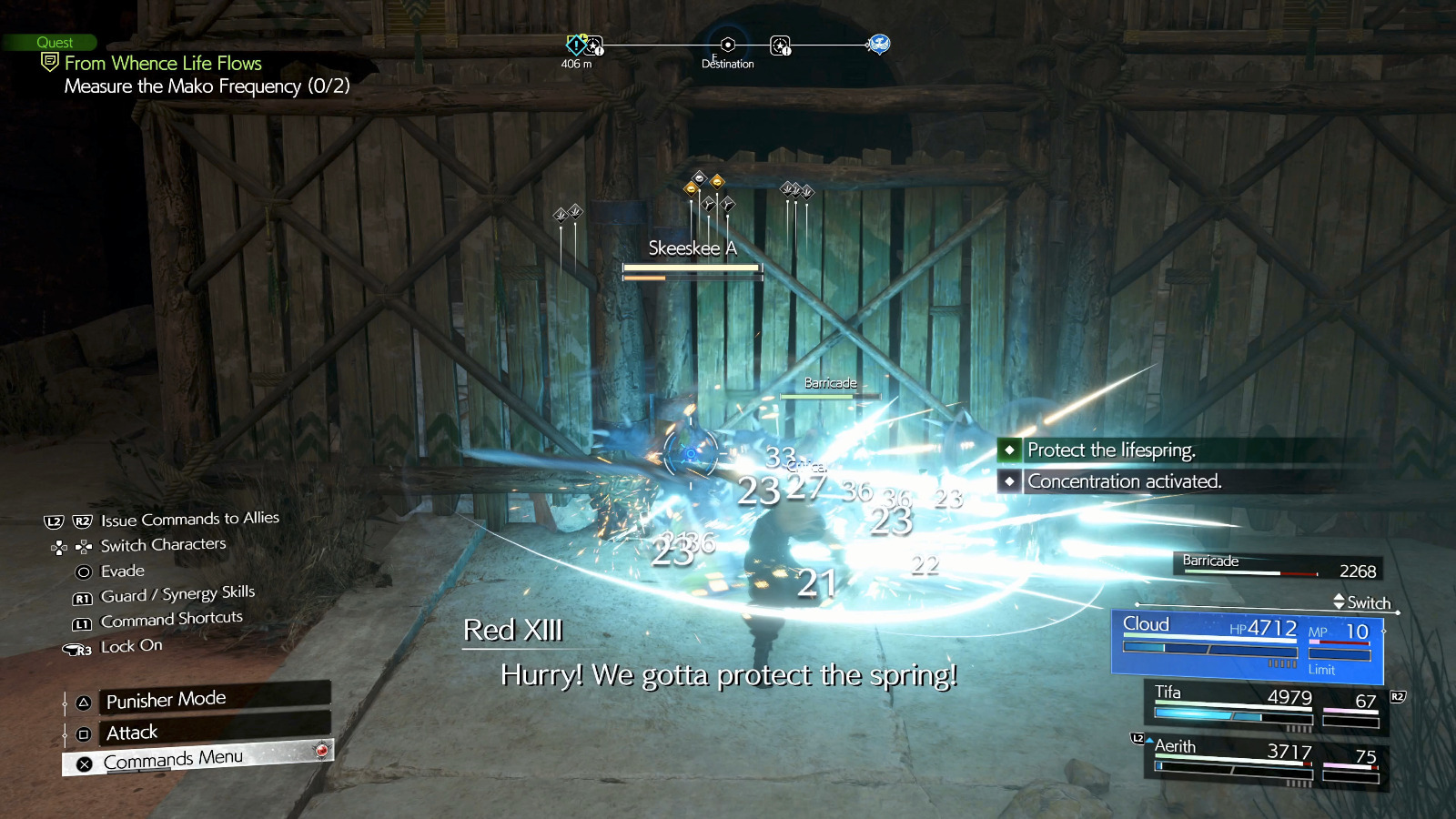Click the L2 icon beside Aerith's party bar

(1137, 740)
